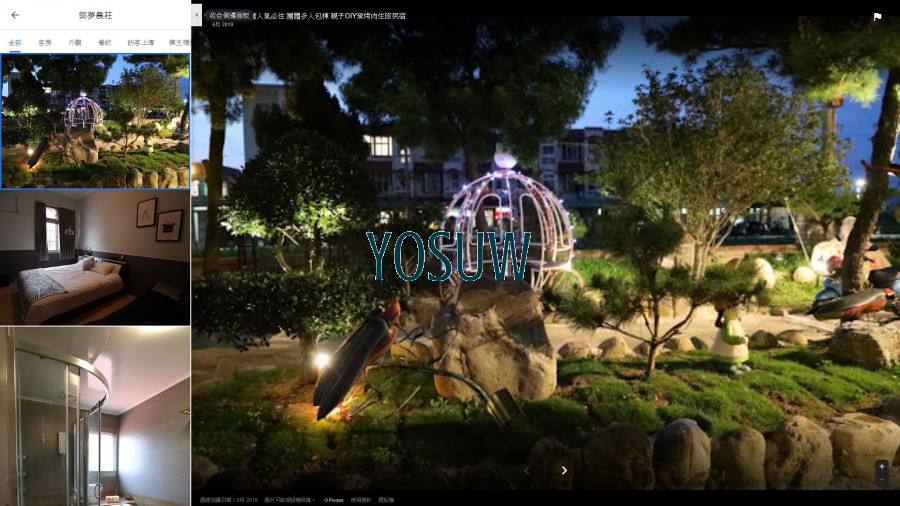Zoom in with the plus button
900x506 pixels.
(881, 466)
